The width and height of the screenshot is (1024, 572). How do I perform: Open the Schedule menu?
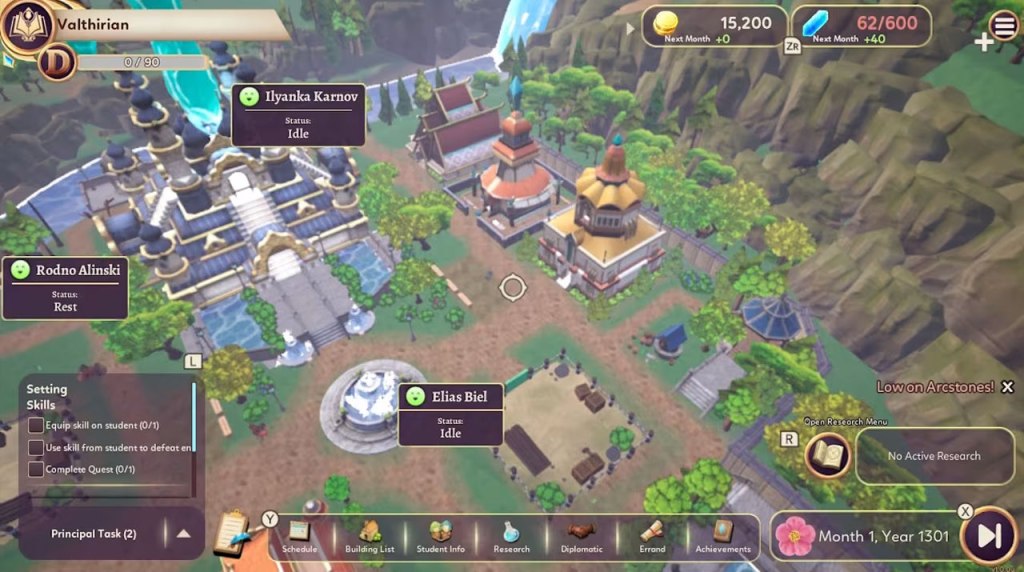[299, 536]
